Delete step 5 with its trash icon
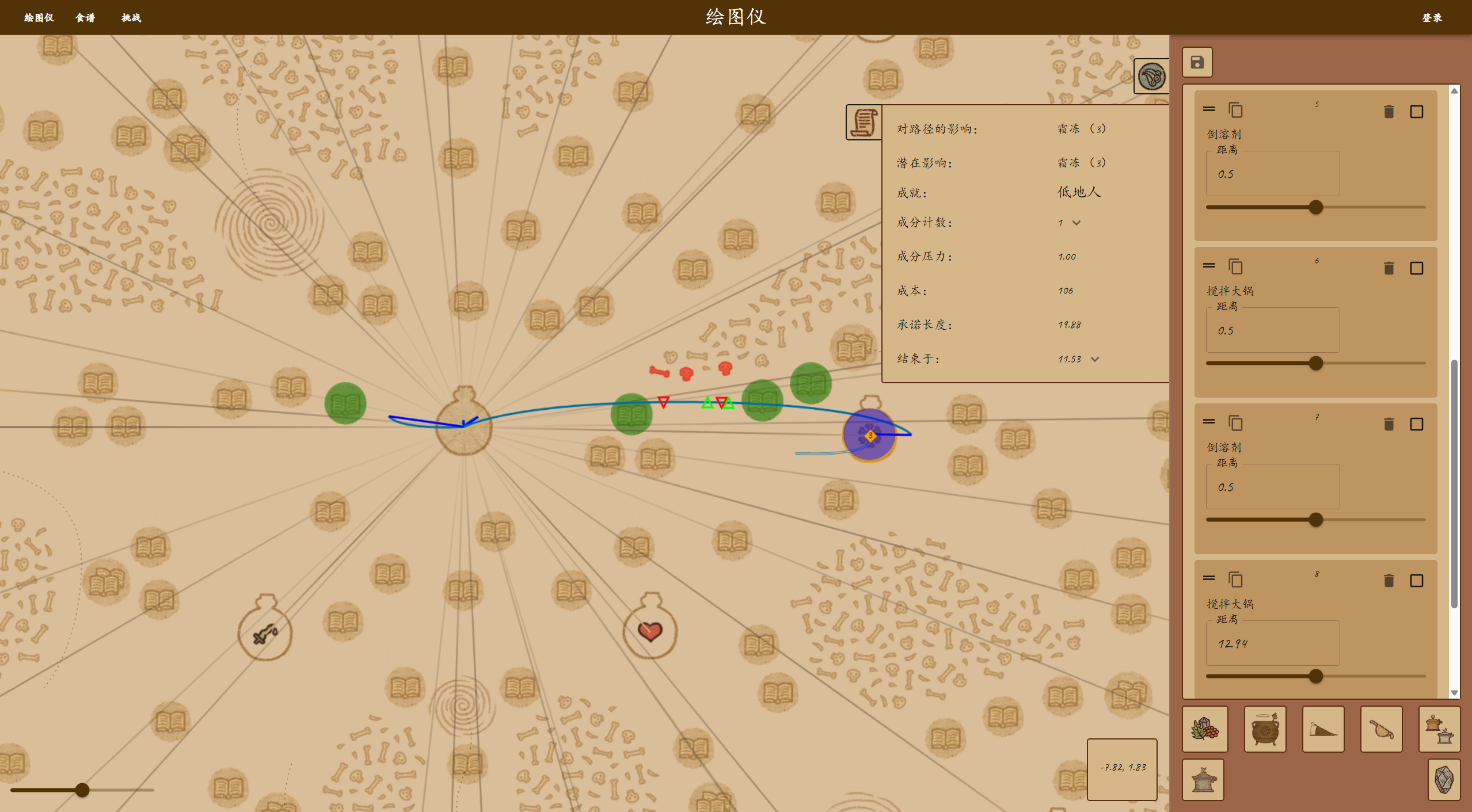Screen dimensions: 1472x812 tap(1389, 112)
